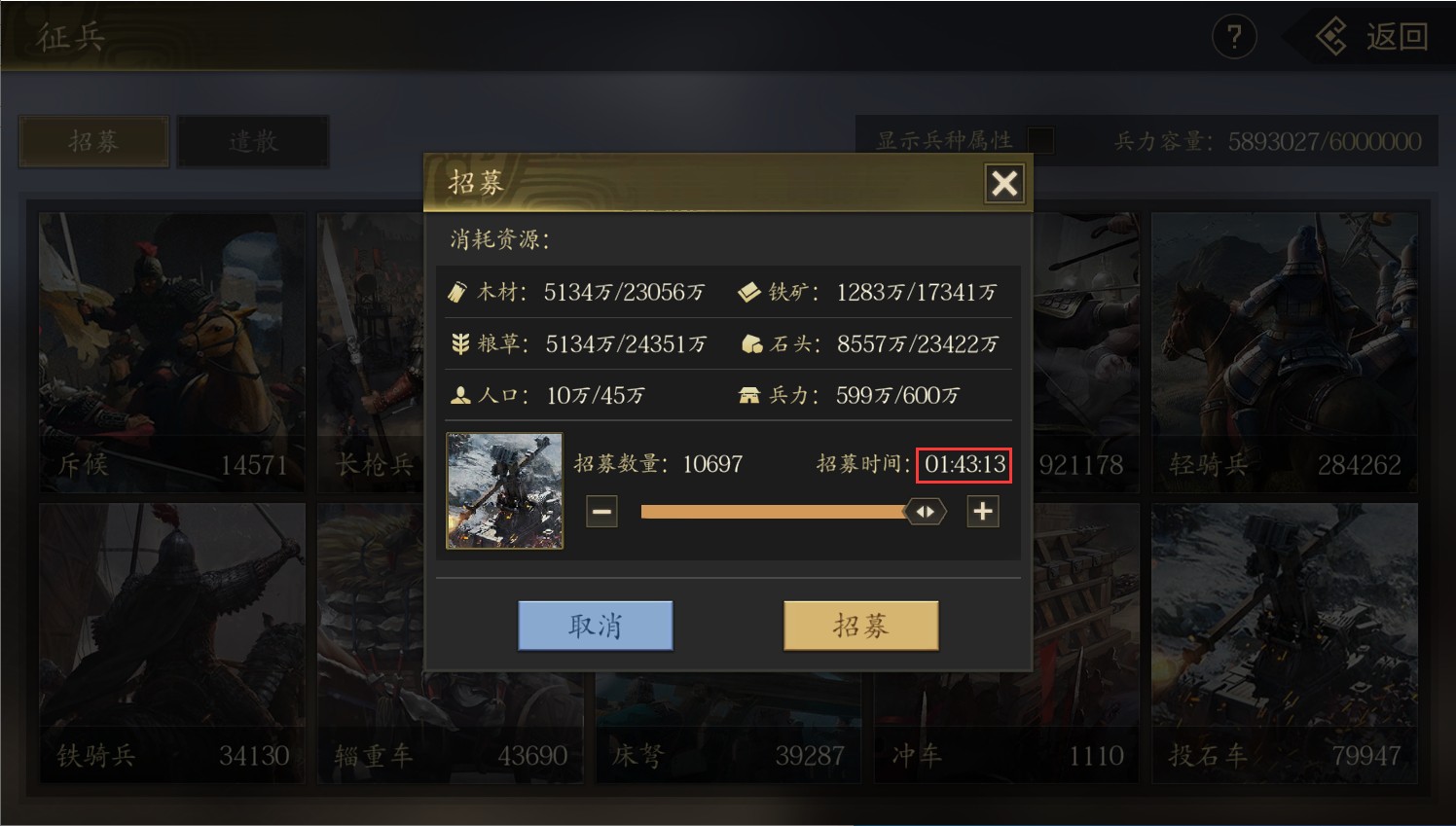The width and height of the screenshot is (1456, 826).
Task: Choose the 铁骑兵 unit tile
Action: pos(172,642)
